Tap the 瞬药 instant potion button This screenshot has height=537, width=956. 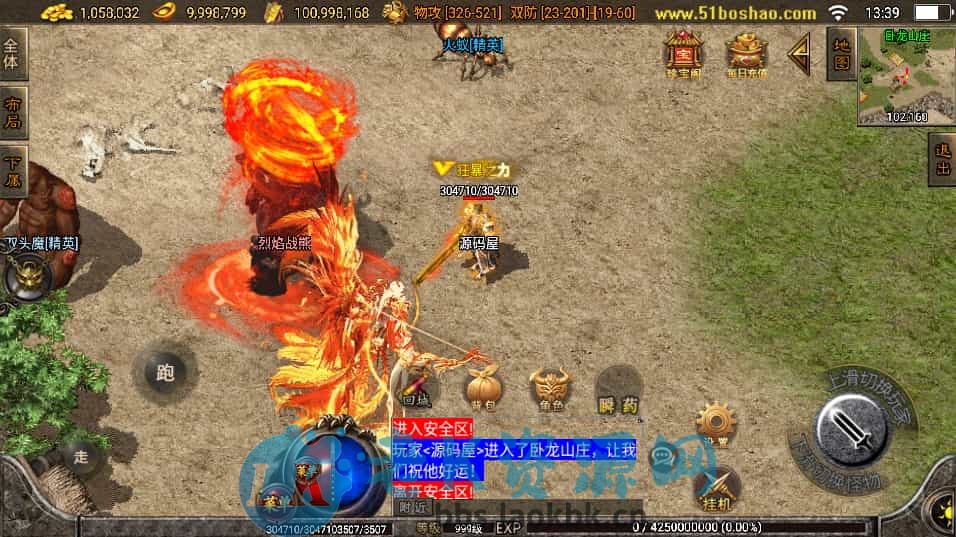click(x=618, y=389)
